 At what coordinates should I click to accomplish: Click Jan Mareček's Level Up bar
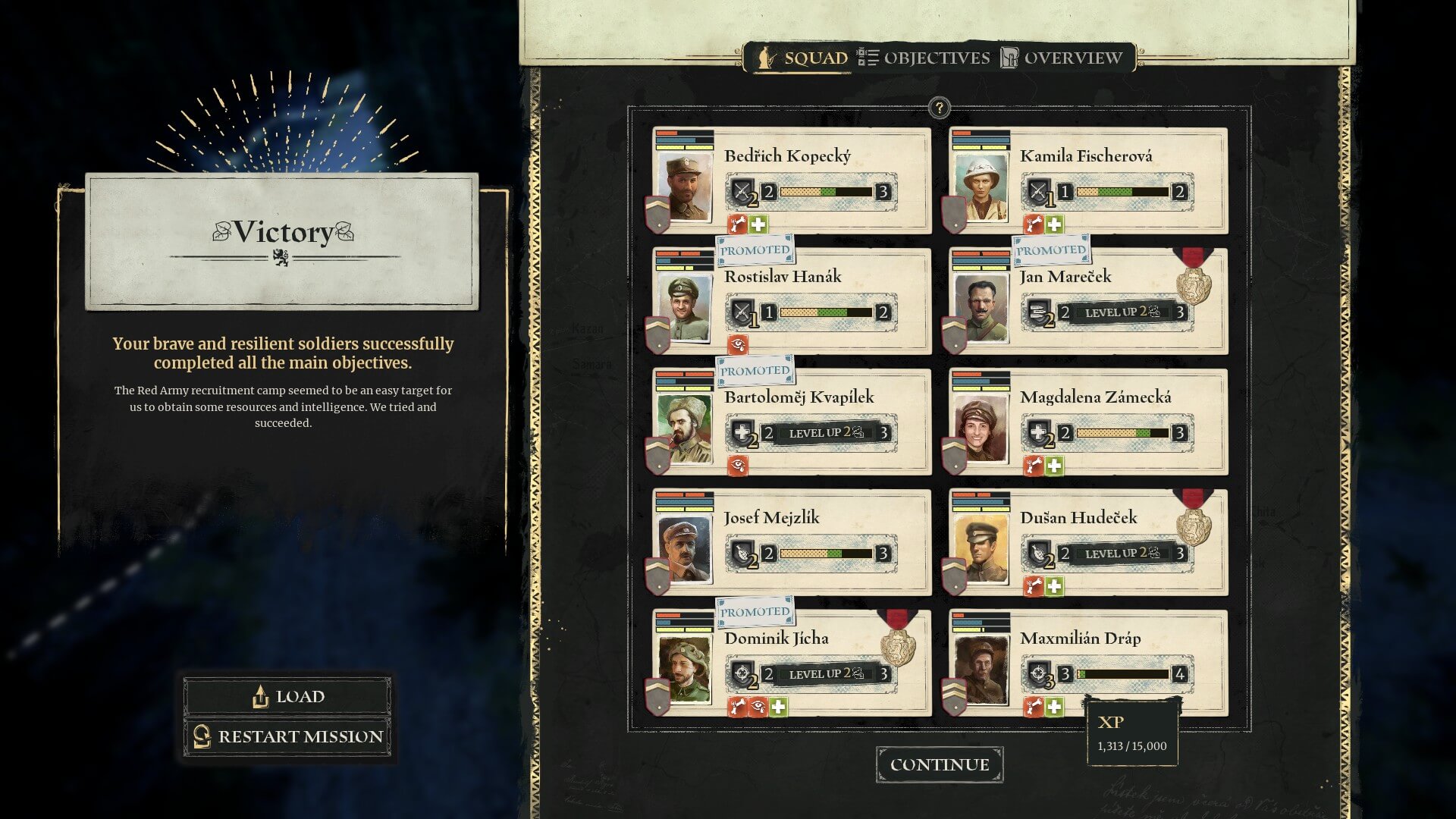pyautogui.click(x=1122, y=312)
